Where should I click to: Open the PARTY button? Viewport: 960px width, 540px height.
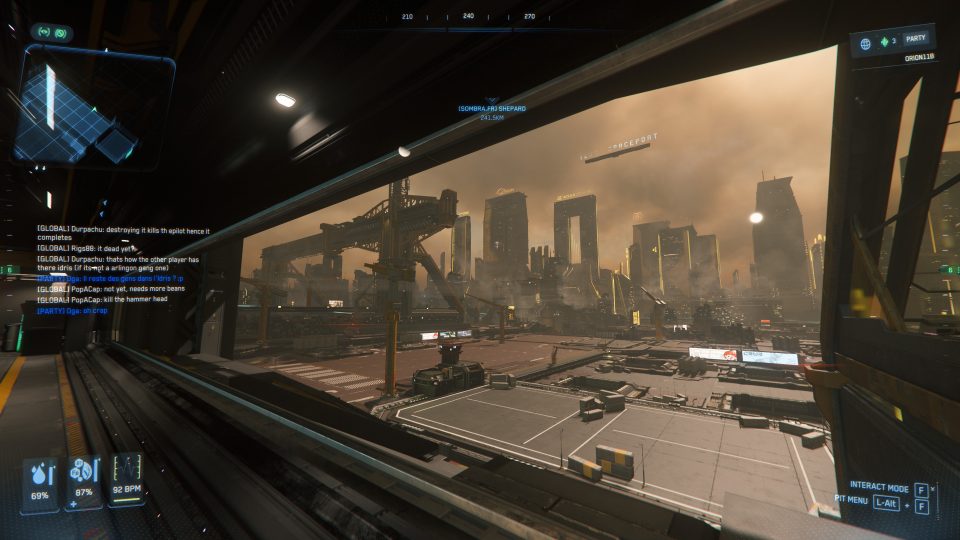(916, 38)
